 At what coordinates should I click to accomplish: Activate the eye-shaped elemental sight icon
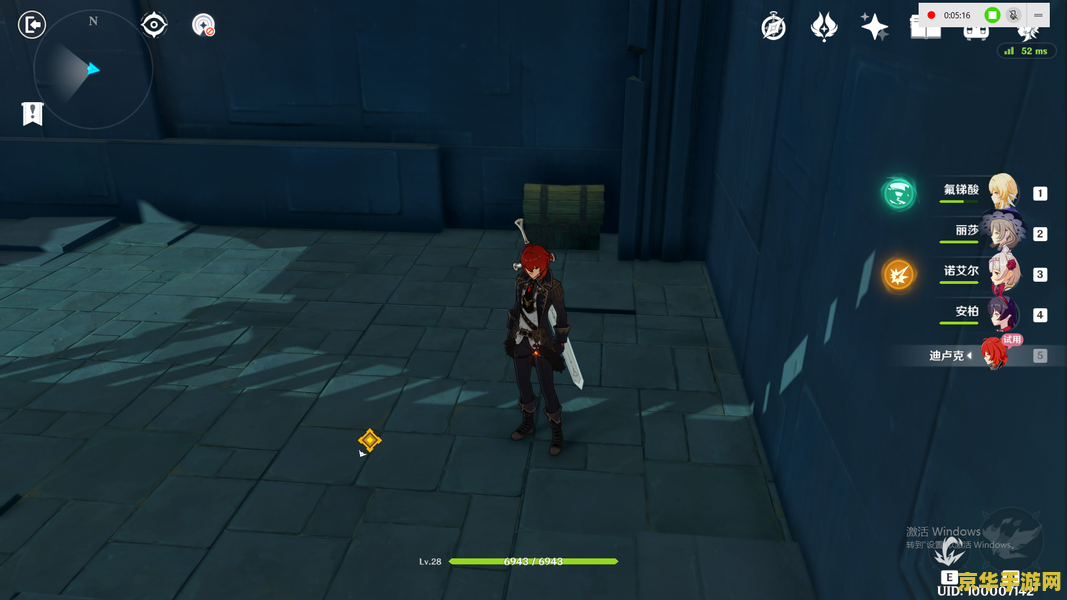(x=154, y=24)
